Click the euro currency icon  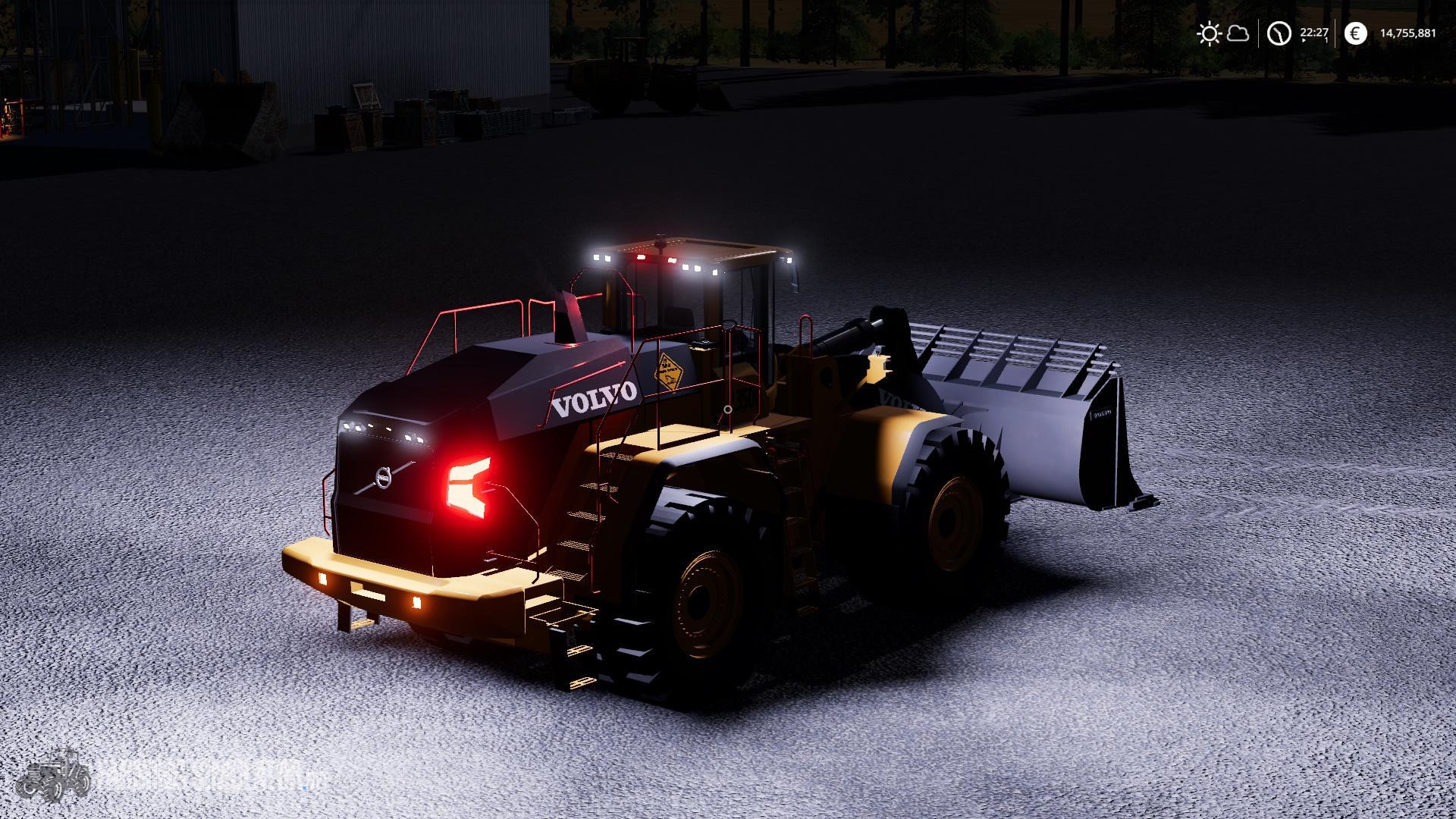[x=1356, y=33]
